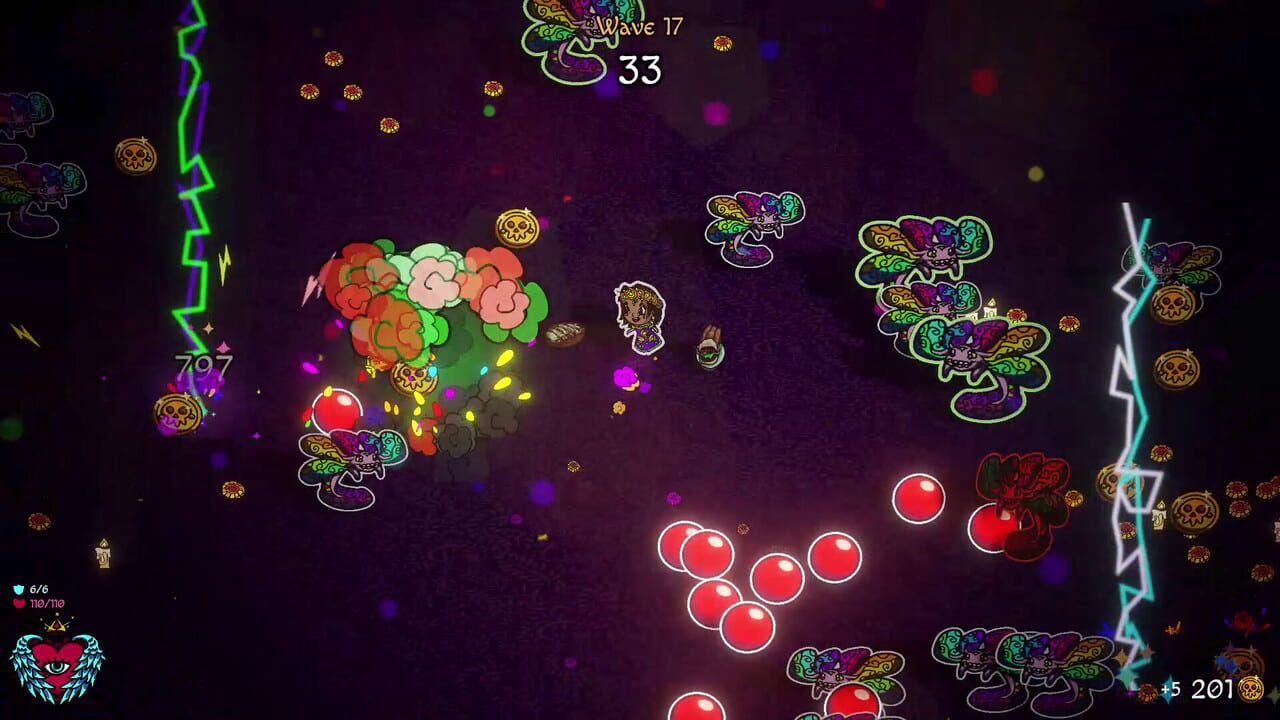Click the shield icon showing 6/6 armor
1280x720 pixels.
point(18,587)
